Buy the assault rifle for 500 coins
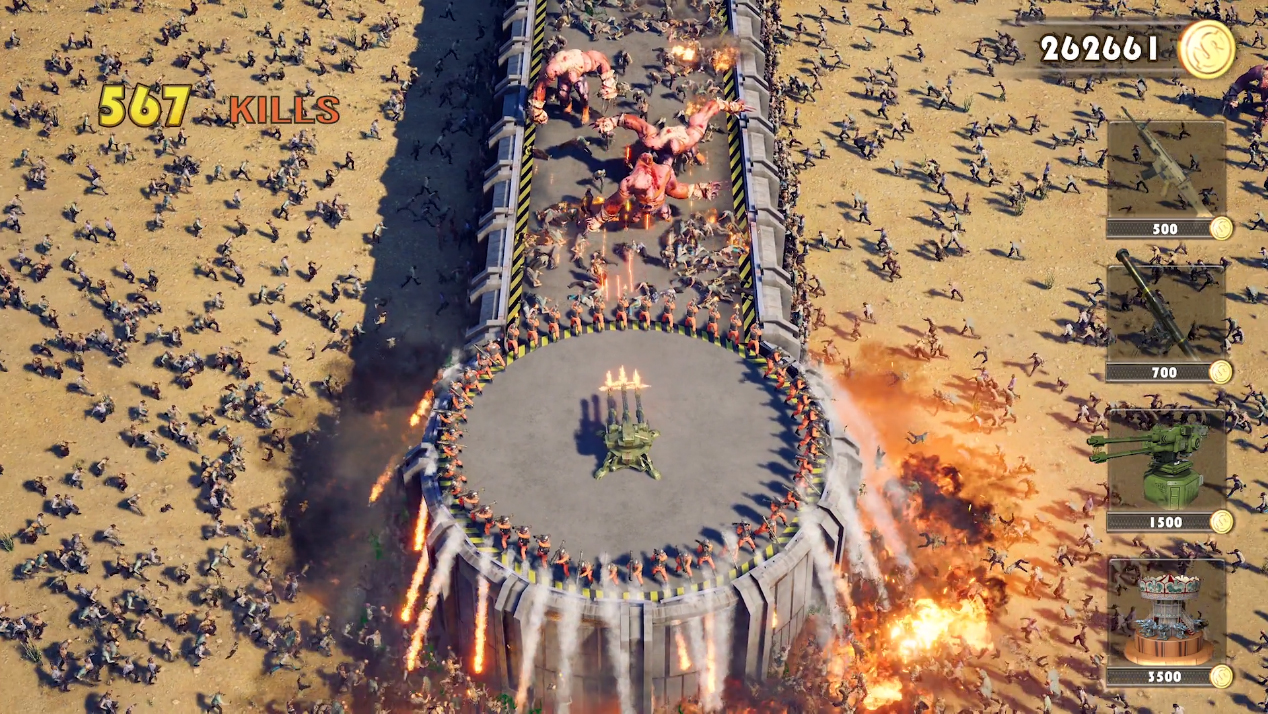This screenshot has height=714, width=1268. click(1166, 170)
